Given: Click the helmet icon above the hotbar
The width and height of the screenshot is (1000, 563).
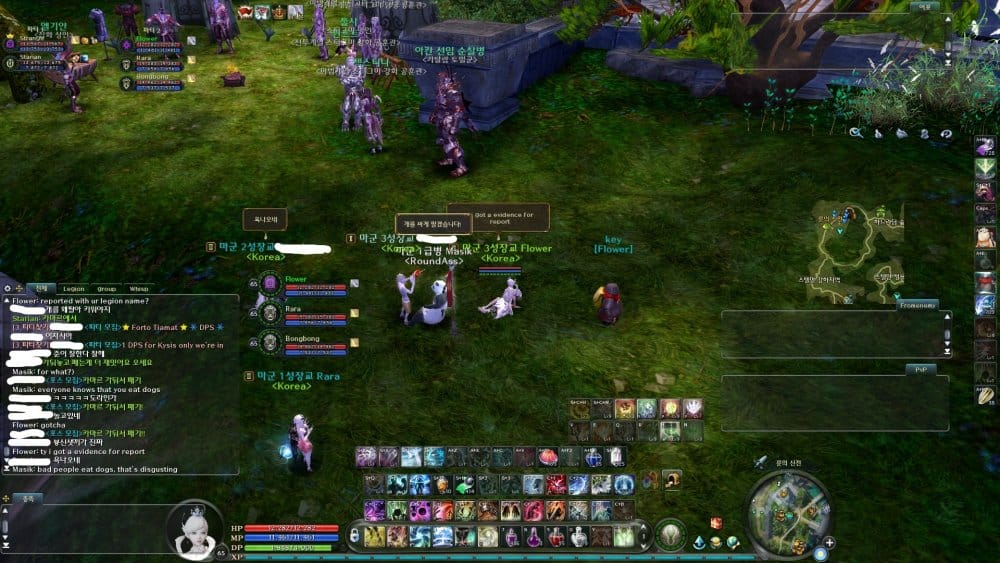Looking at the screenshot, I should point(672,479).
